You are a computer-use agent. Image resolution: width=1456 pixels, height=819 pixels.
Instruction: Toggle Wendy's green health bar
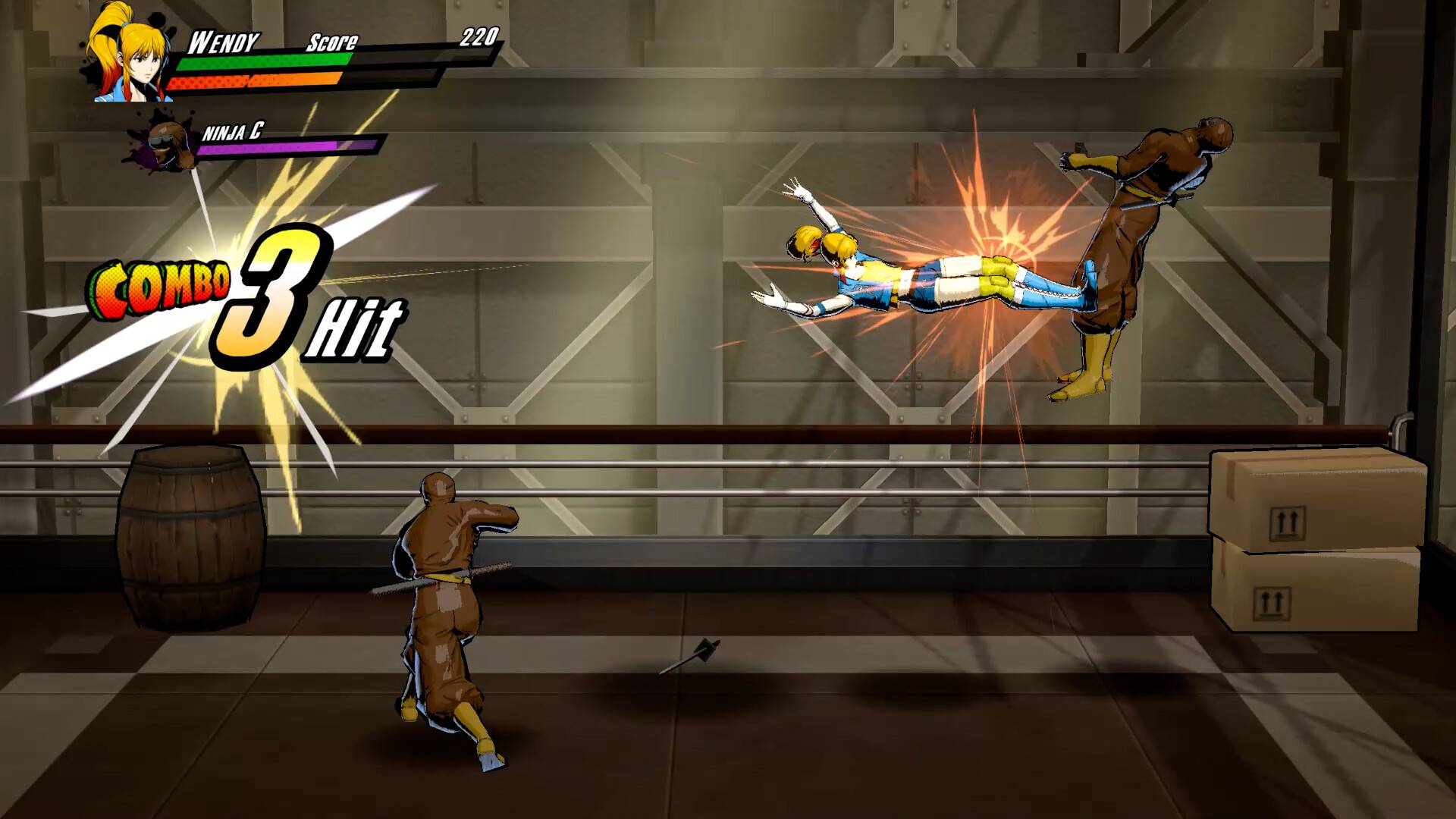click(x=262, y=63)
